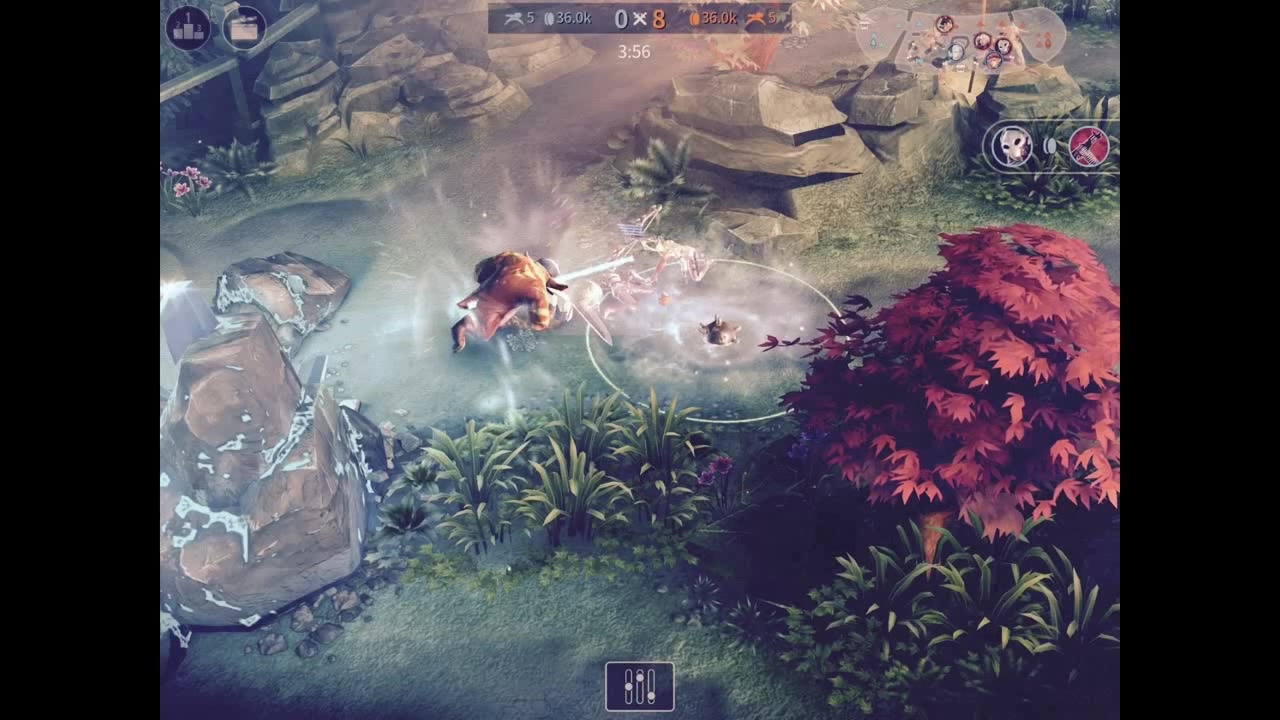This screenshot has width=1280, height=720.
Task: Tap the skull-faced hero portrait icon
Action: pyautogui.click(x=1013, y=146)
